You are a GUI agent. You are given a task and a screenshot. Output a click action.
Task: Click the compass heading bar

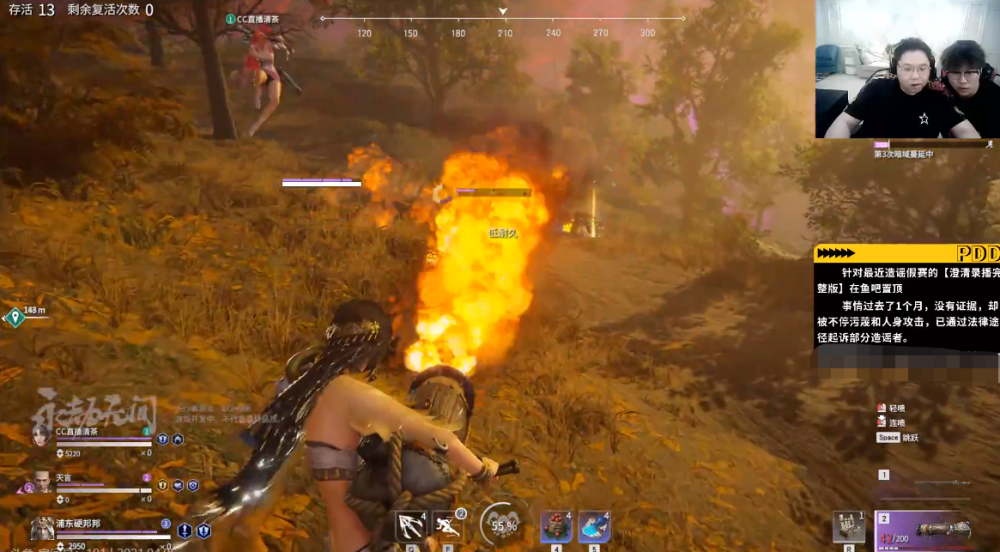point(502,19)
